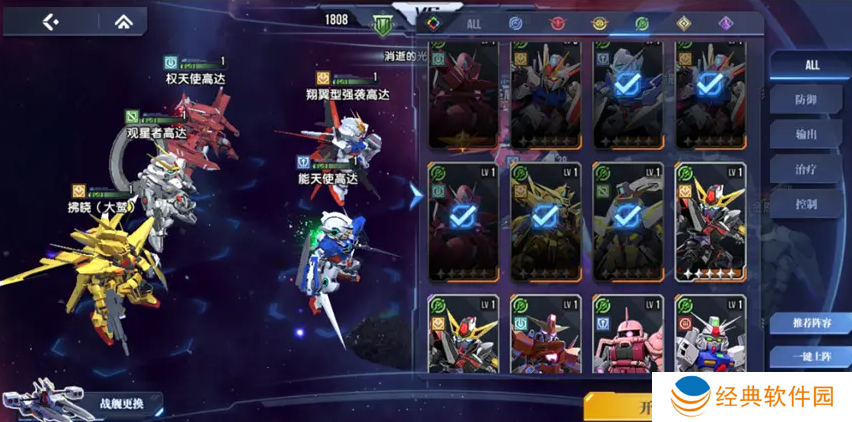Collapse the panel with the side arrow
The height and width of the screenshot is (422, 852).
tap(416, 195)
